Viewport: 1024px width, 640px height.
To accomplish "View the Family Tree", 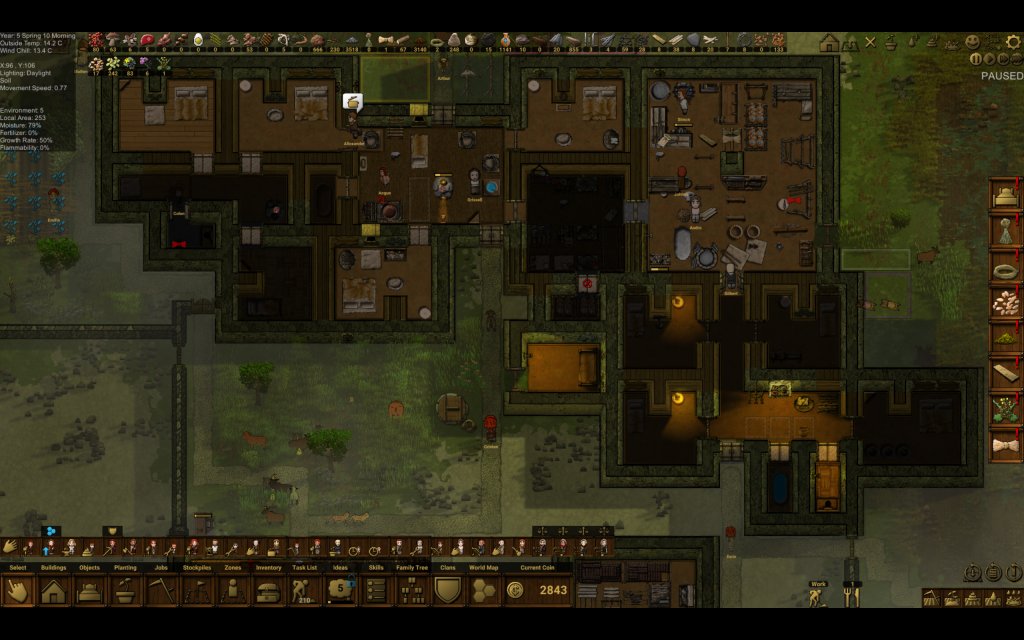I will click(x=411, y=590).
